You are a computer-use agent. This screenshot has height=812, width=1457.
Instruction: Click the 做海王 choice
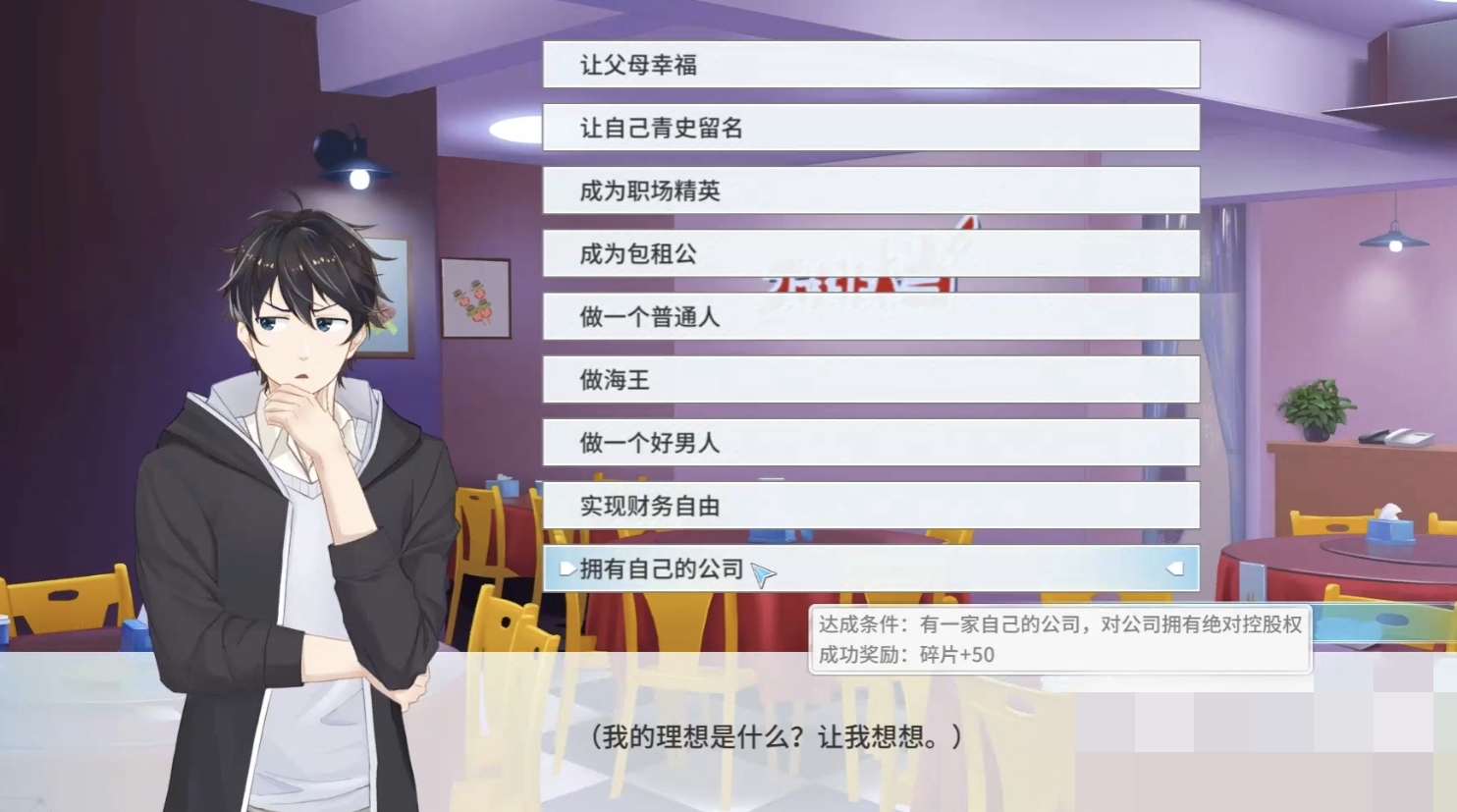pyautogui.click(x=870, y=381)
